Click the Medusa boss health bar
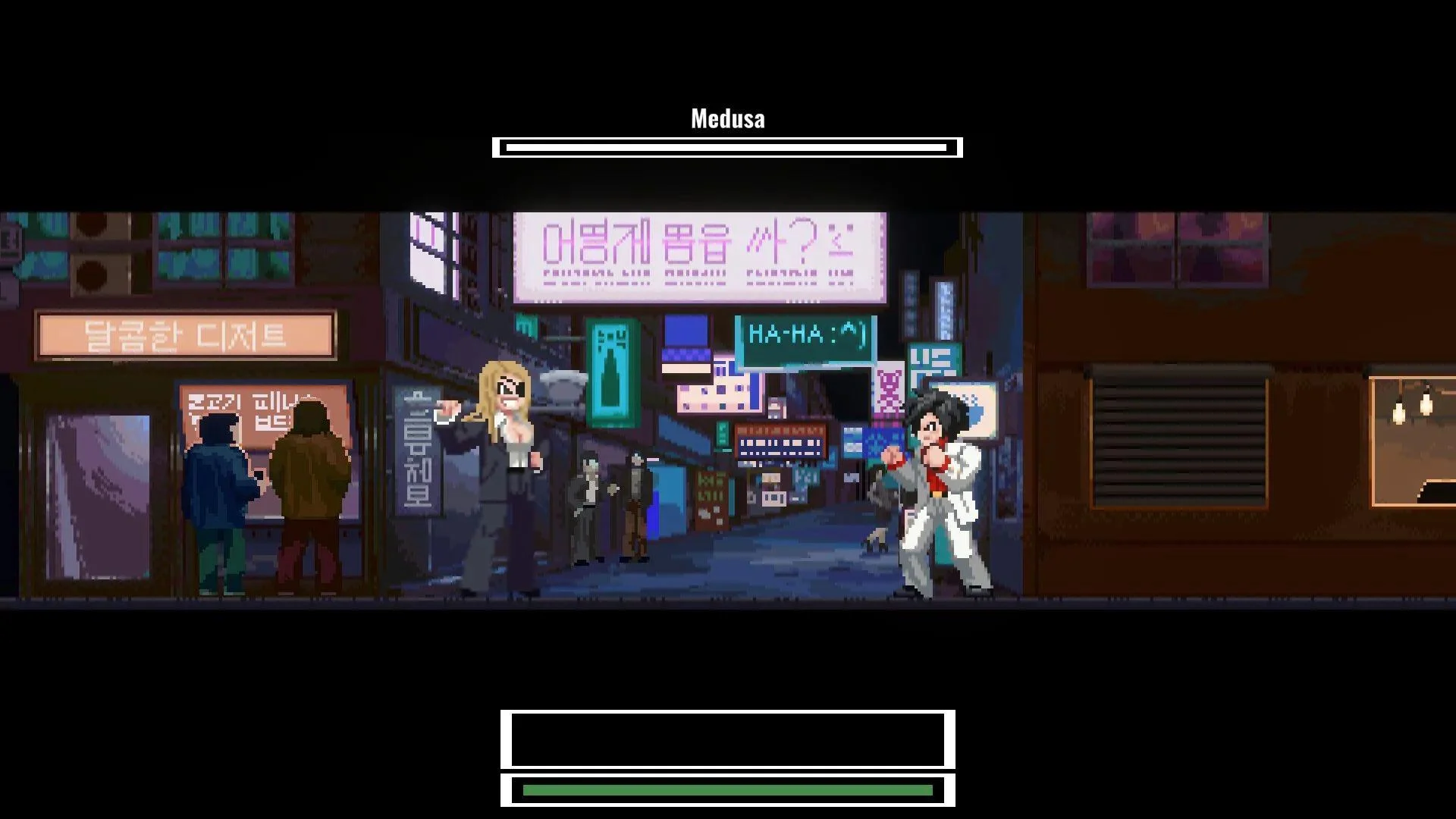 pyautogui.click(x=728, y=146)
